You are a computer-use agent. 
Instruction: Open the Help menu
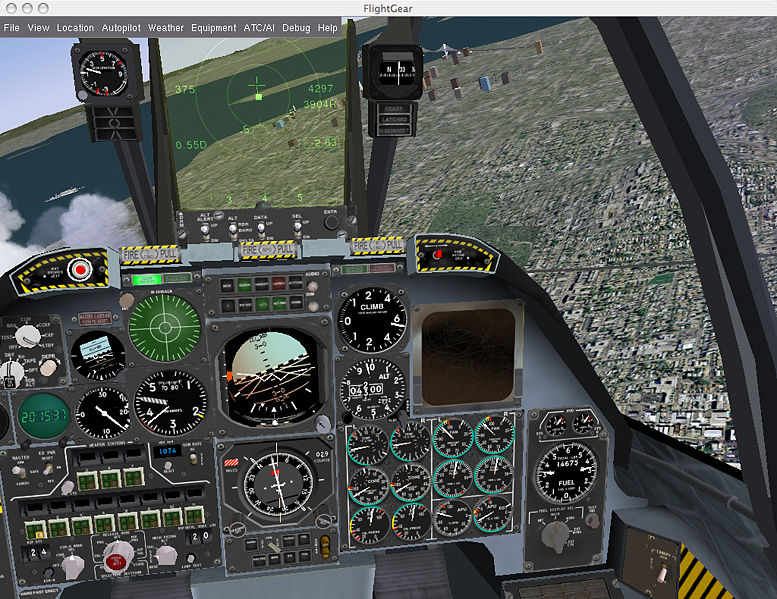pyautogui.click(x=328, y=28)
